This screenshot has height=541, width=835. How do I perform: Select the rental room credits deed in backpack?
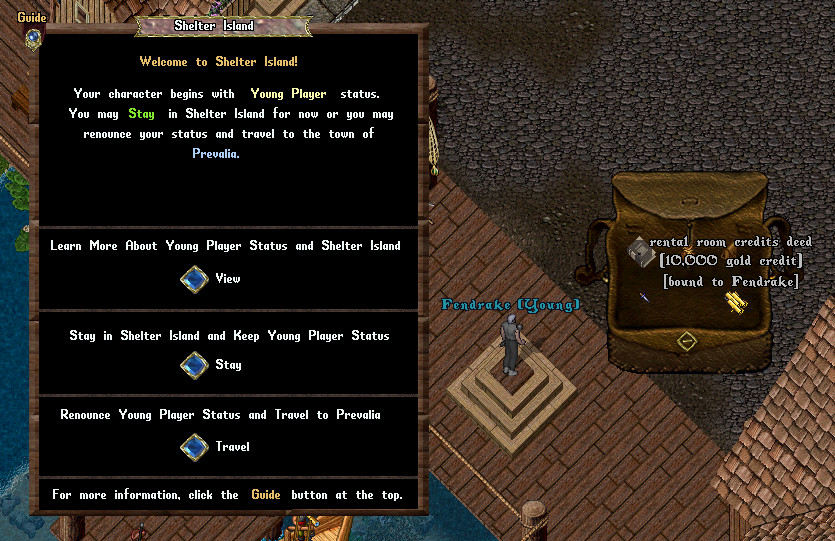[638, 250]
